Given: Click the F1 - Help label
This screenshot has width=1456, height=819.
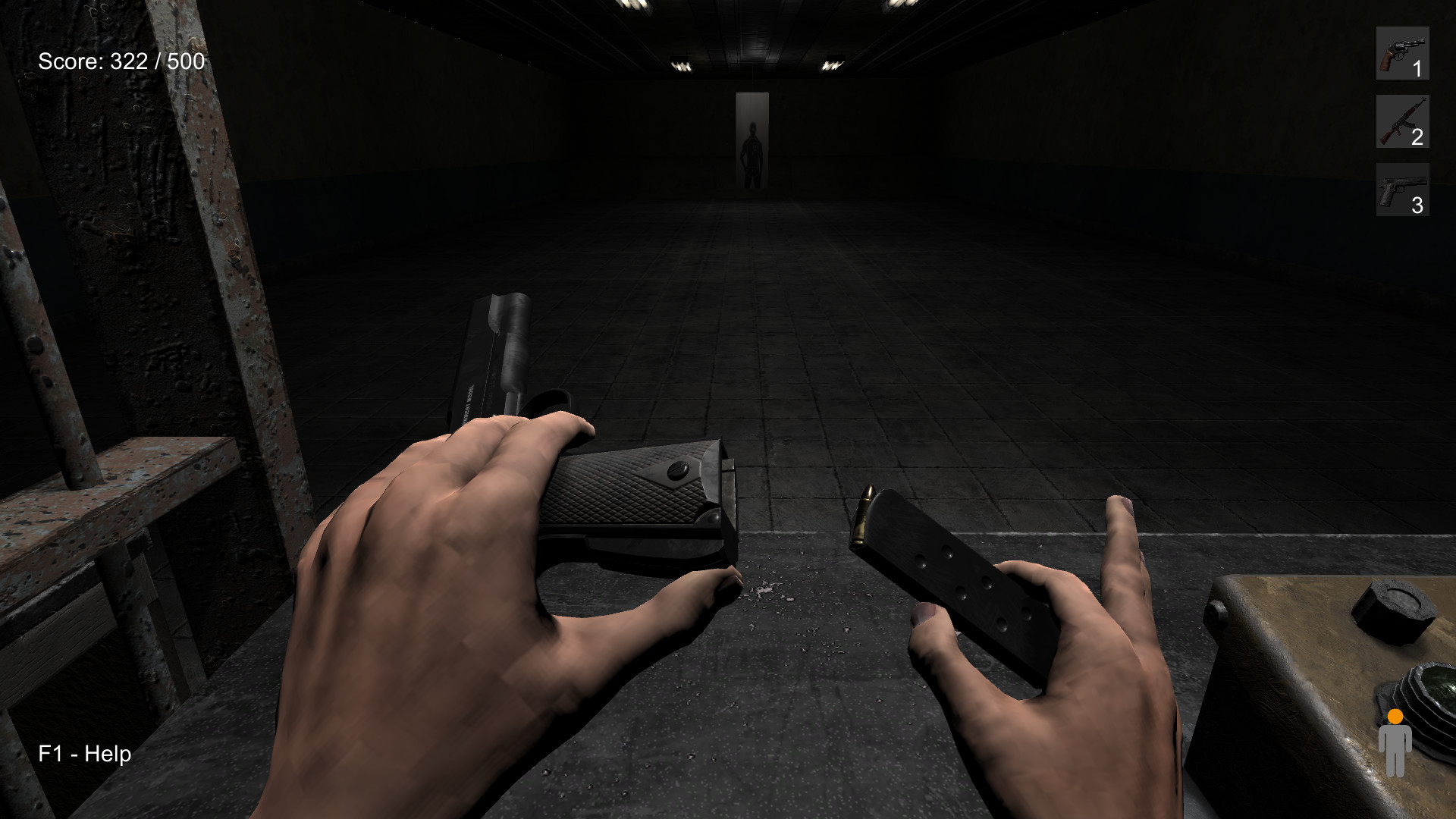Looking at the screenshot, I should (x=85, y=754).
